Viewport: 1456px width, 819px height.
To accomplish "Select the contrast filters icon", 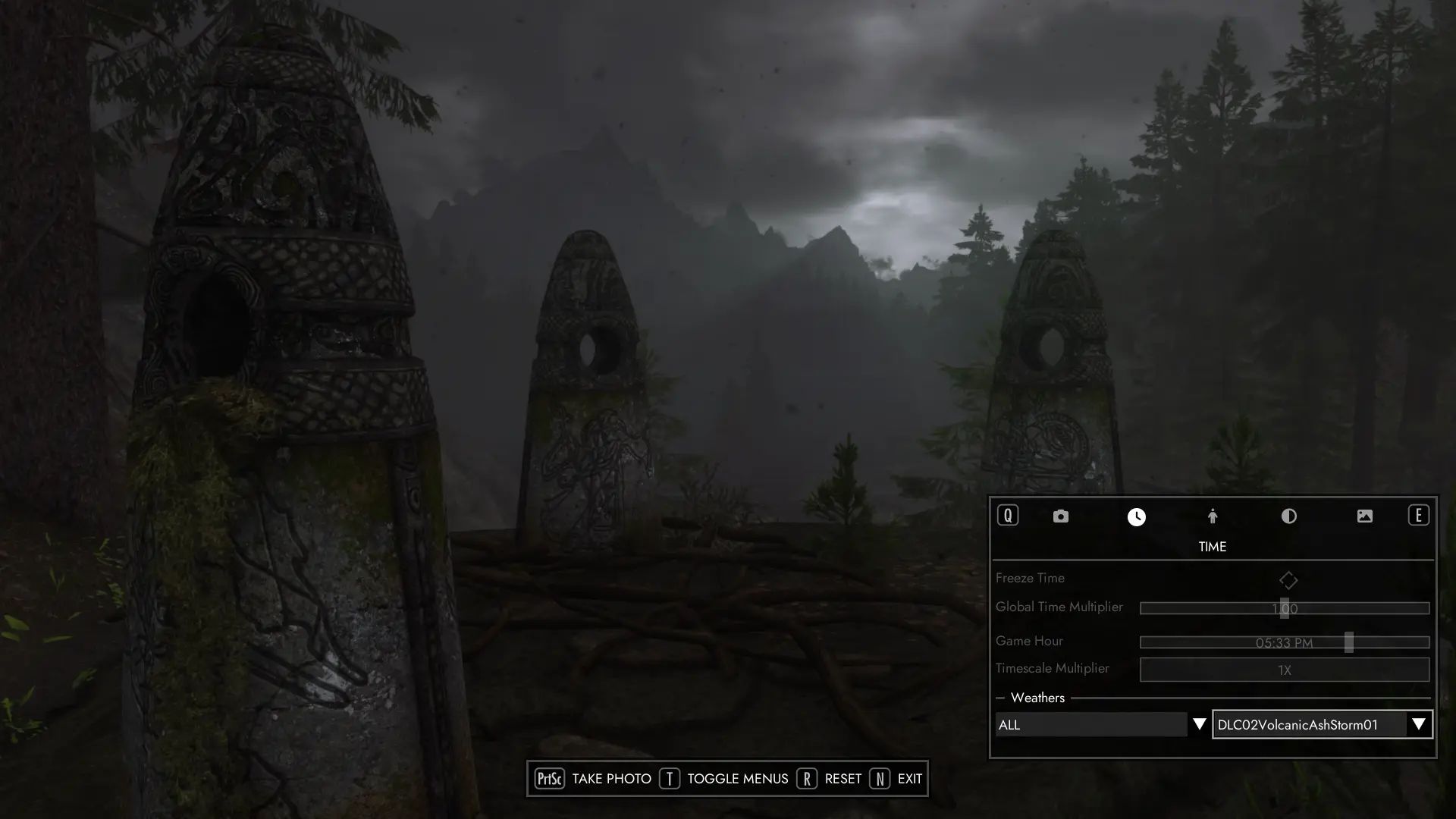I will 1288,516.
